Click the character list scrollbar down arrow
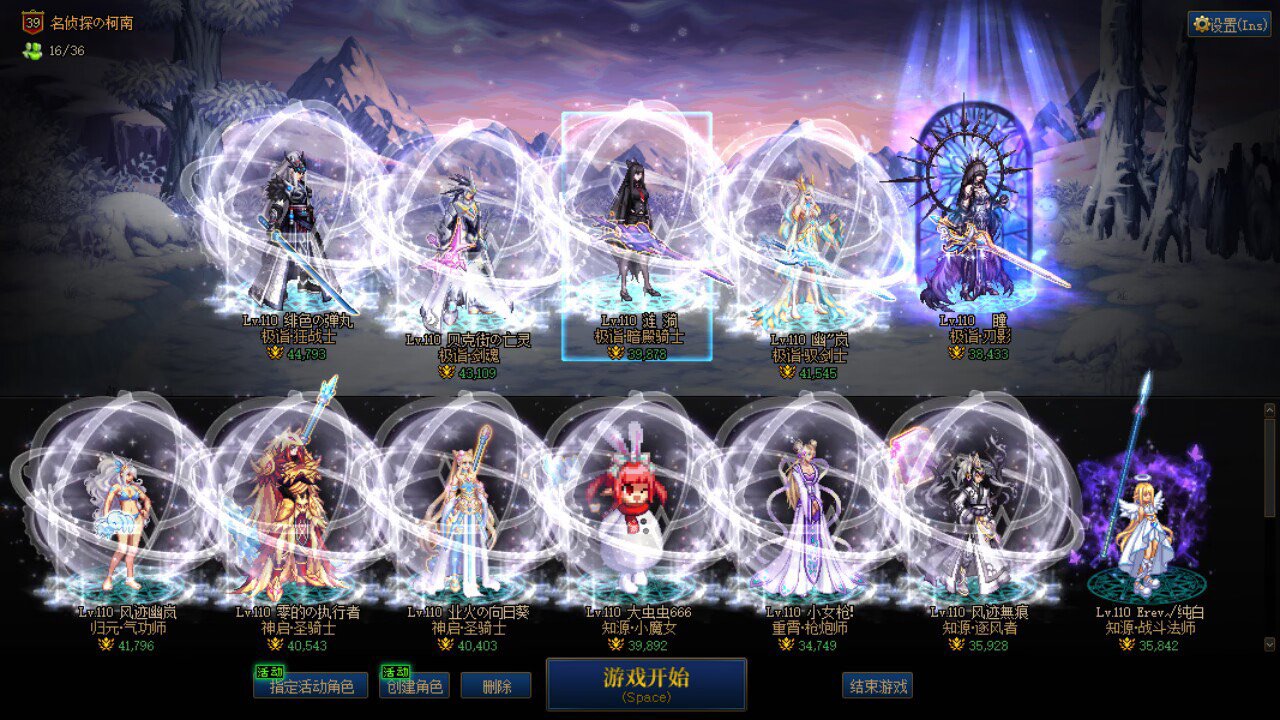This screenshot has height=720, width=1280. [x=1270, y=644]
